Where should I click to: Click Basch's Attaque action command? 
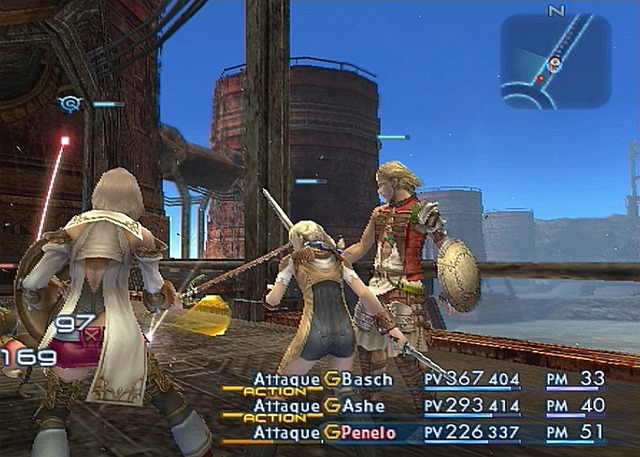[286, 380]
